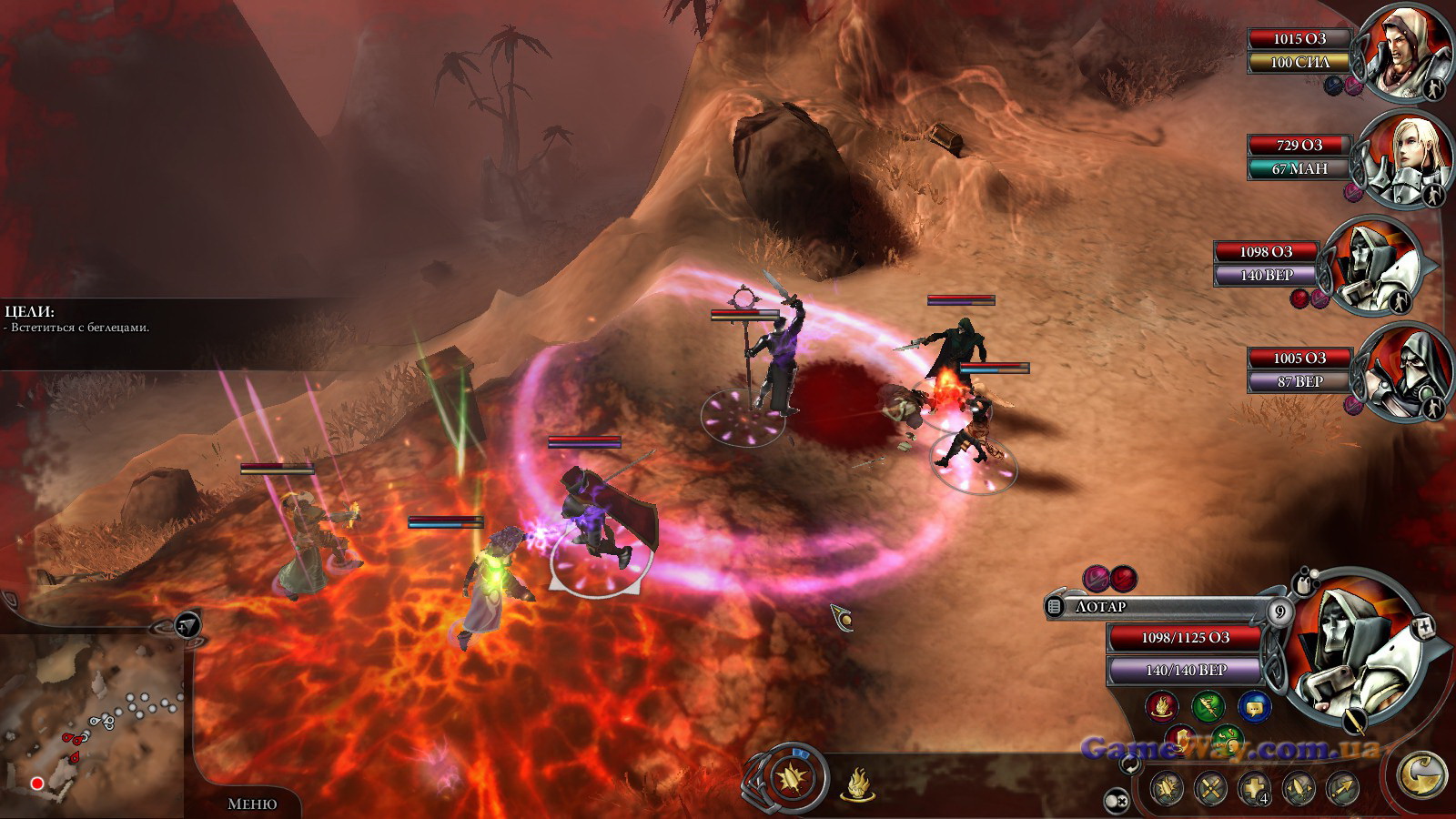Click the minimap
This screenshot has width=1456, height=819.
coord(91,728)
